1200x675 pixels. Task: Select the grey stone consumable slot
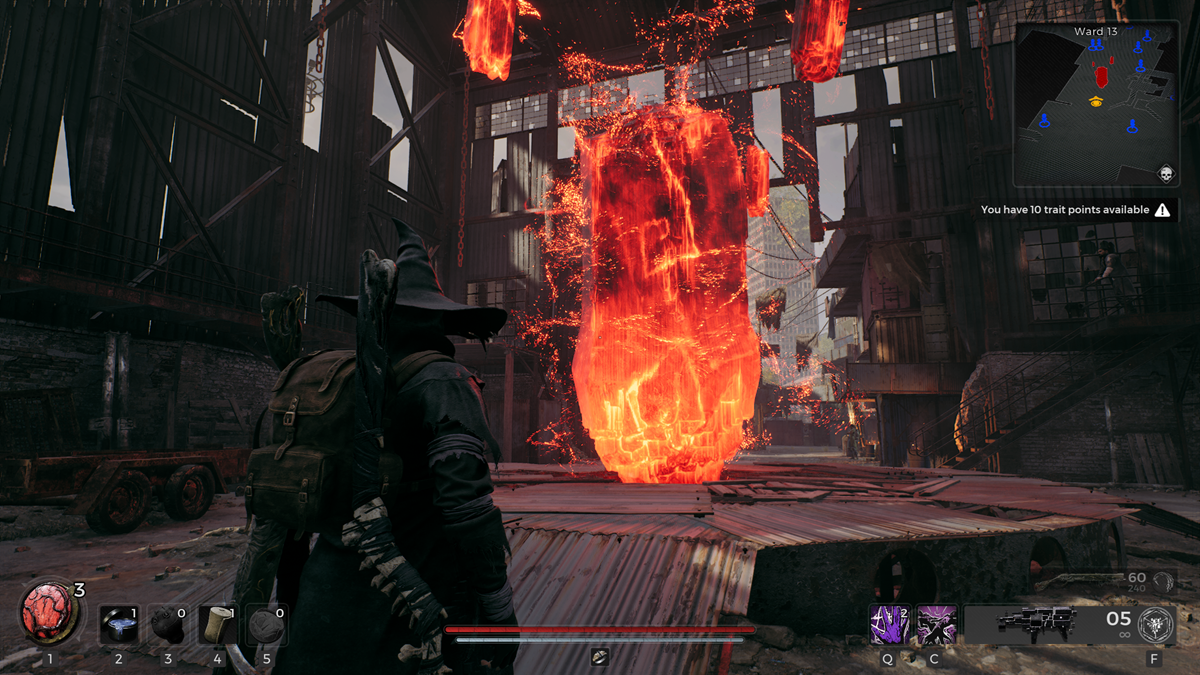[266, 624]
